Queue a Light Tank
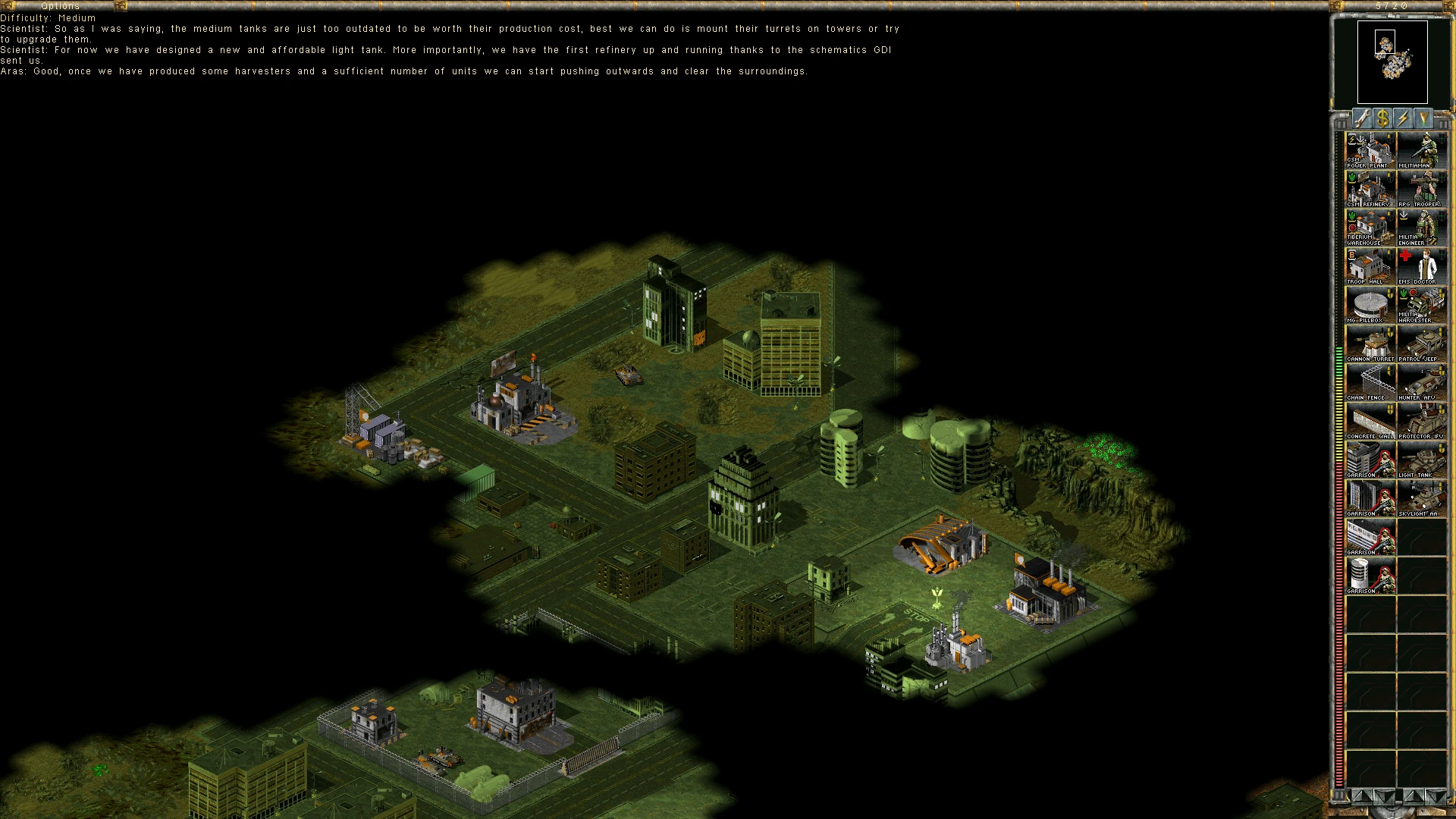 pos(1422,460)
